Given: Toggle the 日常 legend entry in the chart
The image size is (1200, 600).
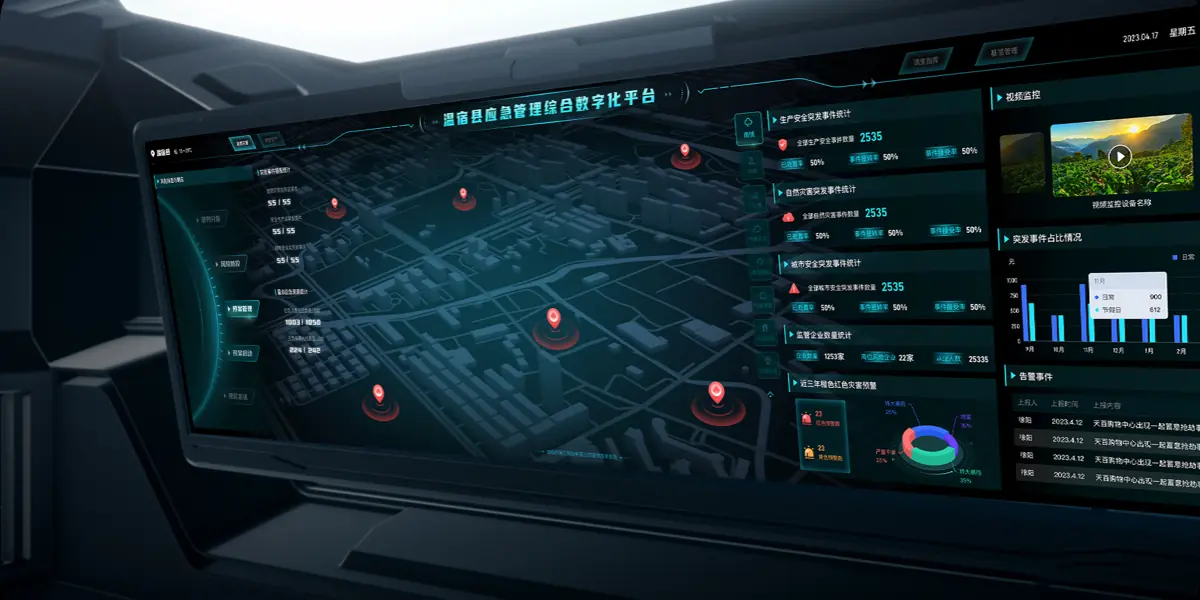Looking at the screenshot, I should coord(1183,257).
